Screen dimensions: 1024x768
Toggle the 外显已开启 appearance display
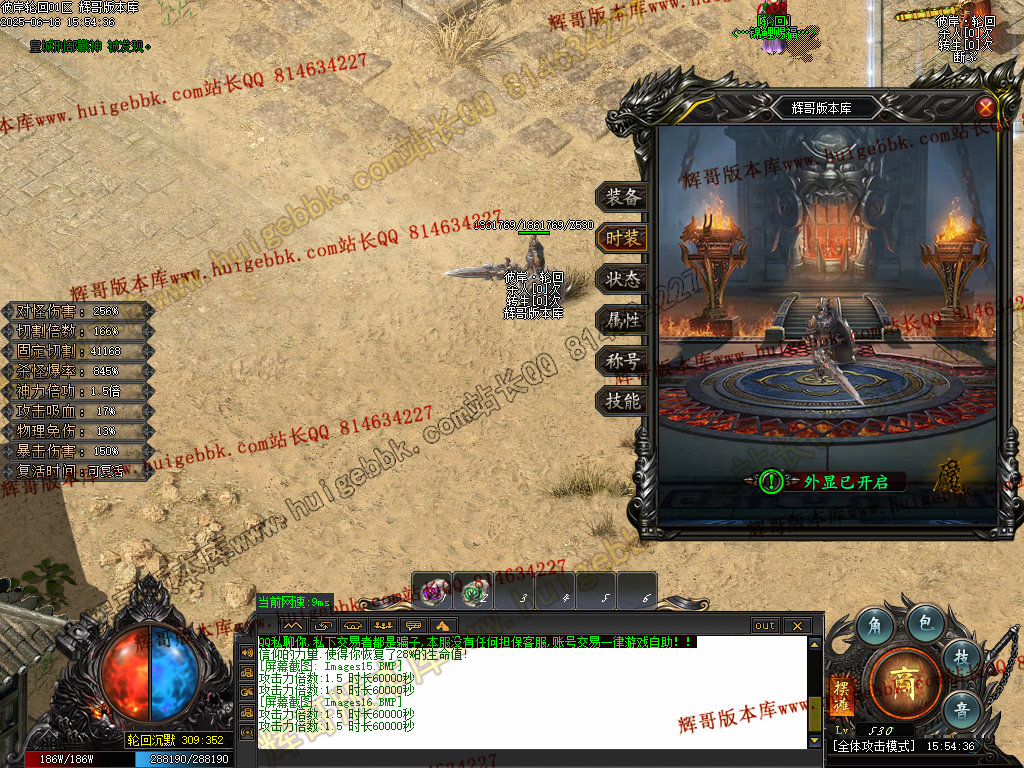pyautogui.click(x=771, y=482)
